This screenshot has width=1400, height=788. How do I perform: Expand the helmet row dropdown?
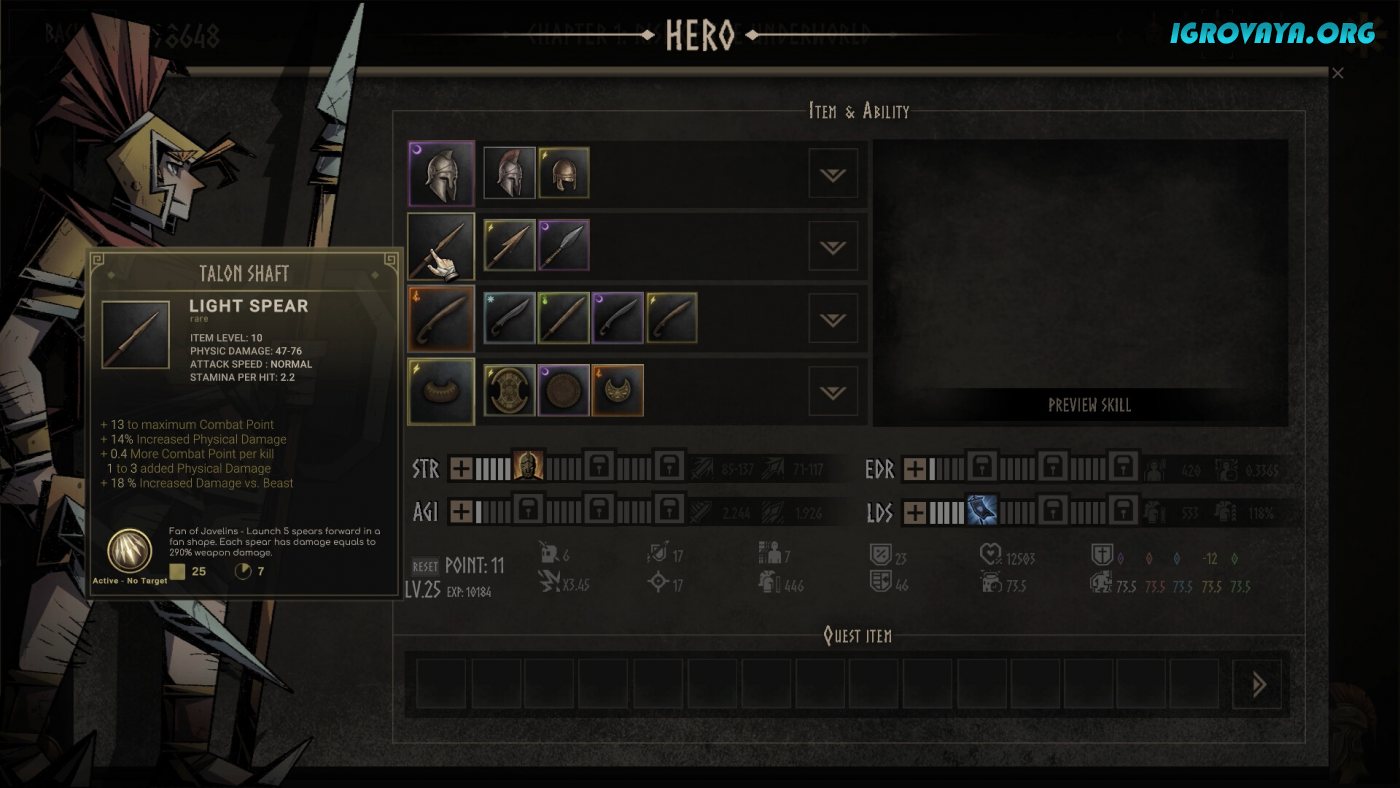point(833,174)
